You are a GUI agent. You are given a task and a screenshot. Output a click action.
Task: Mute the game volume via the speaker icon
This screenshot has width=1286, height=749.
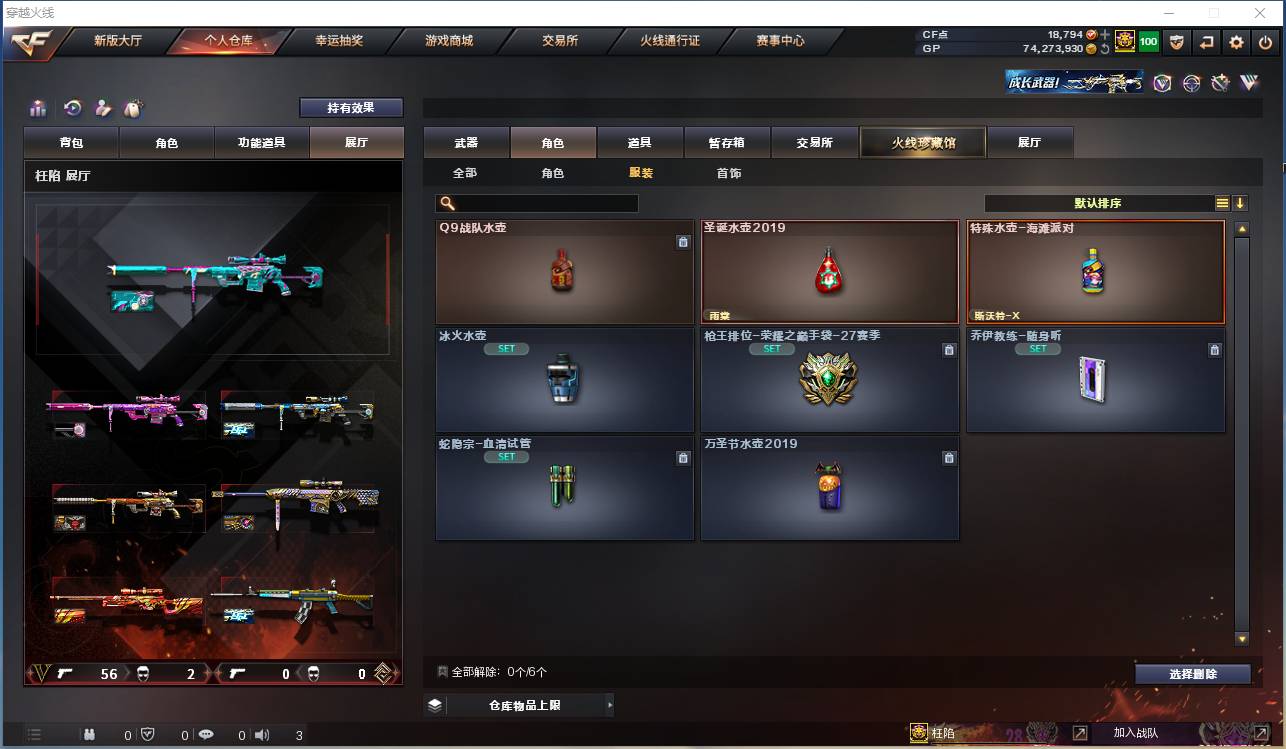tap(262, 733)
